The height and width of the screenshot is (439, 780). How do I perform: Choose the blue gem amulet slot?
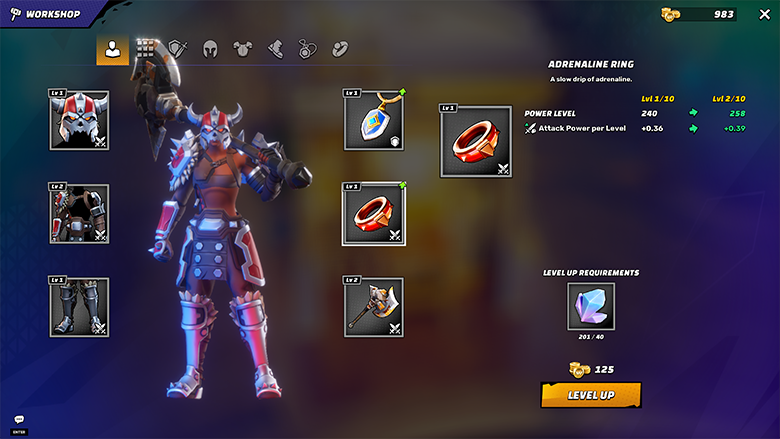click(x=373, y=119)
